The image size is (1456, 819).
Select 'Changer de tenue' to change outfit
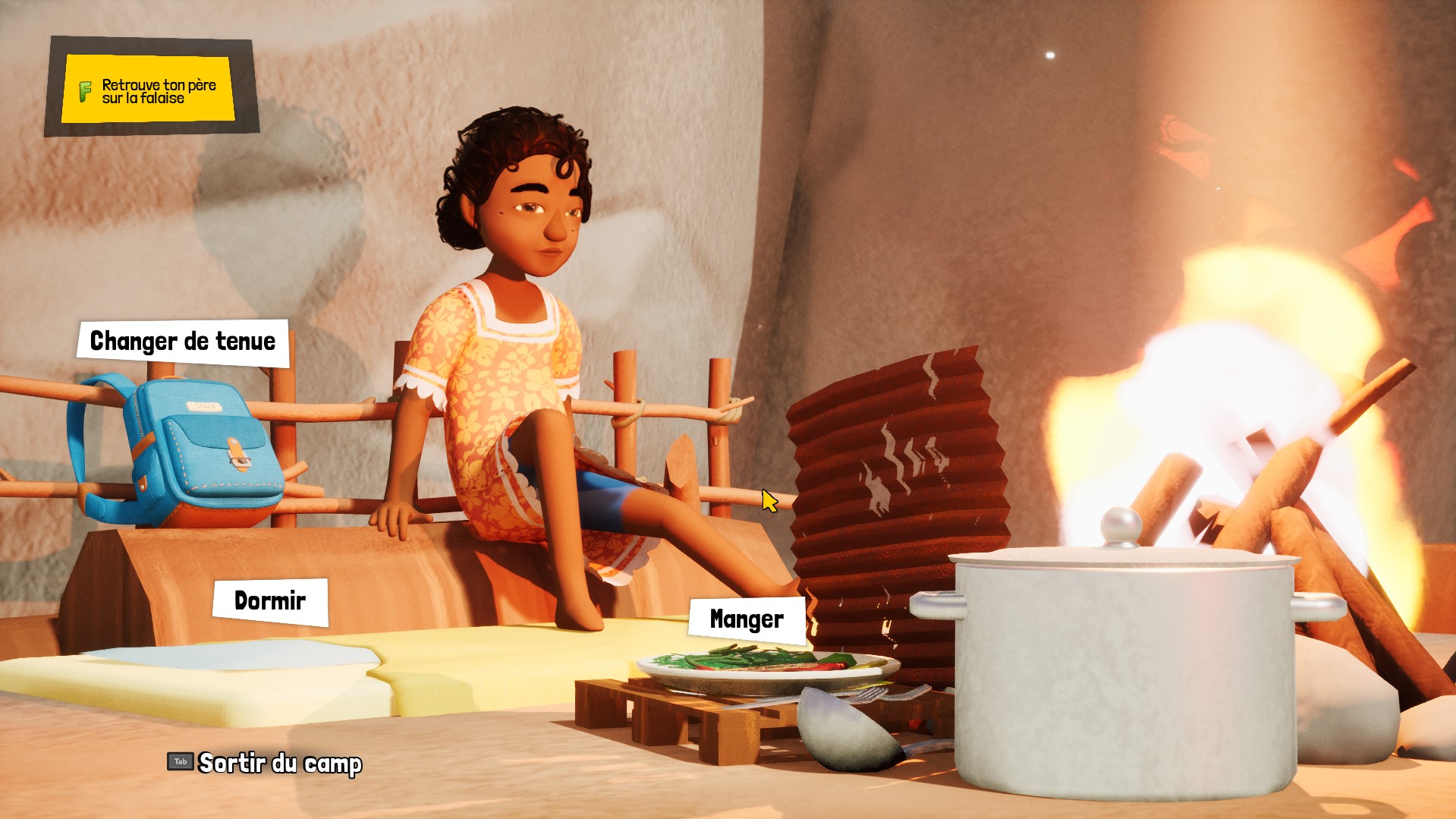click(182, 342)
